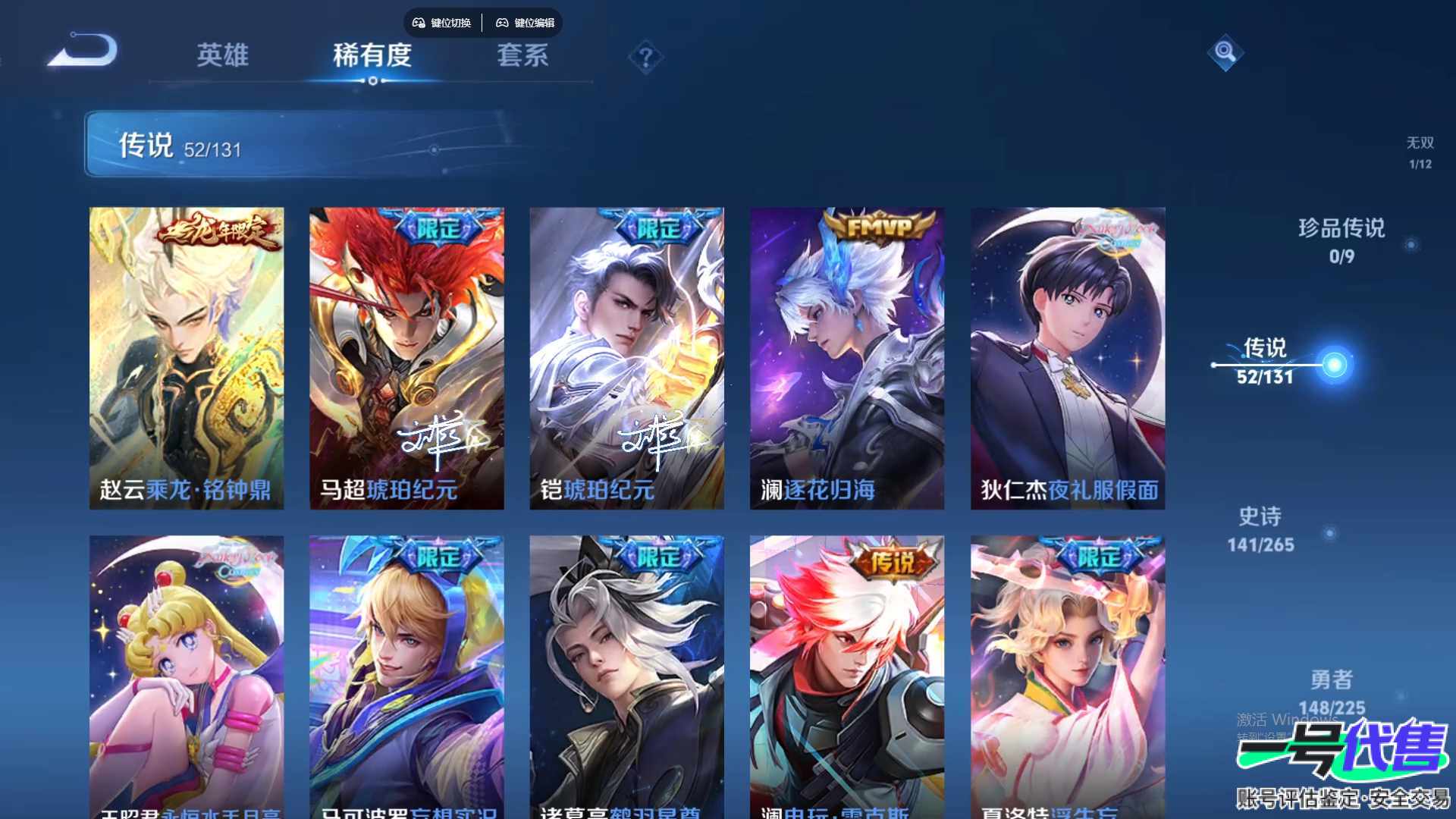
Task: Select the 狄仁杰 夜礼服假面 skin card
Action: tap(1068, 358)
